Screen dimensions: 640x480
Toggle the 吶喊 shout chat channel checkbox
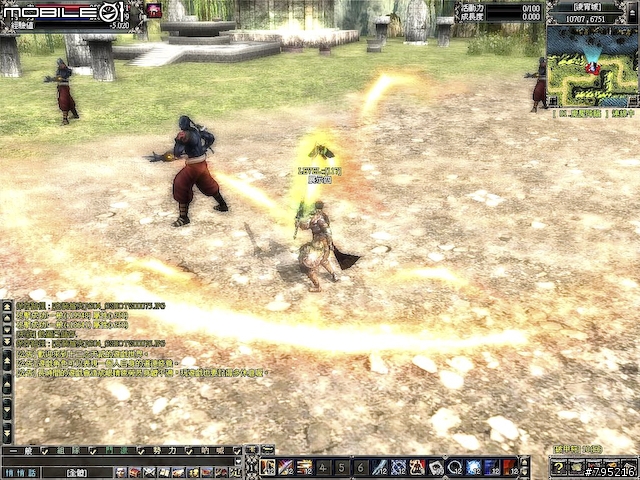(x=237, y=453)
